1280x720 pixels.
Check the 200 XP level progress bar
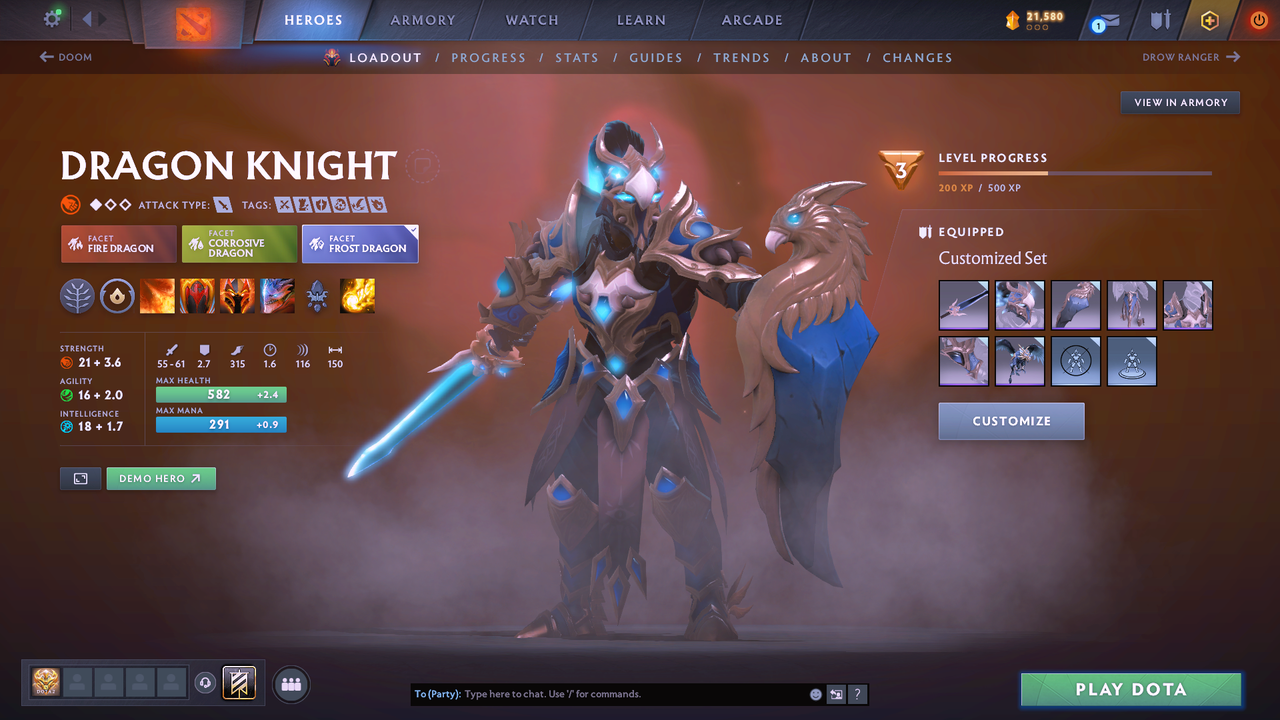(1075, 172)
